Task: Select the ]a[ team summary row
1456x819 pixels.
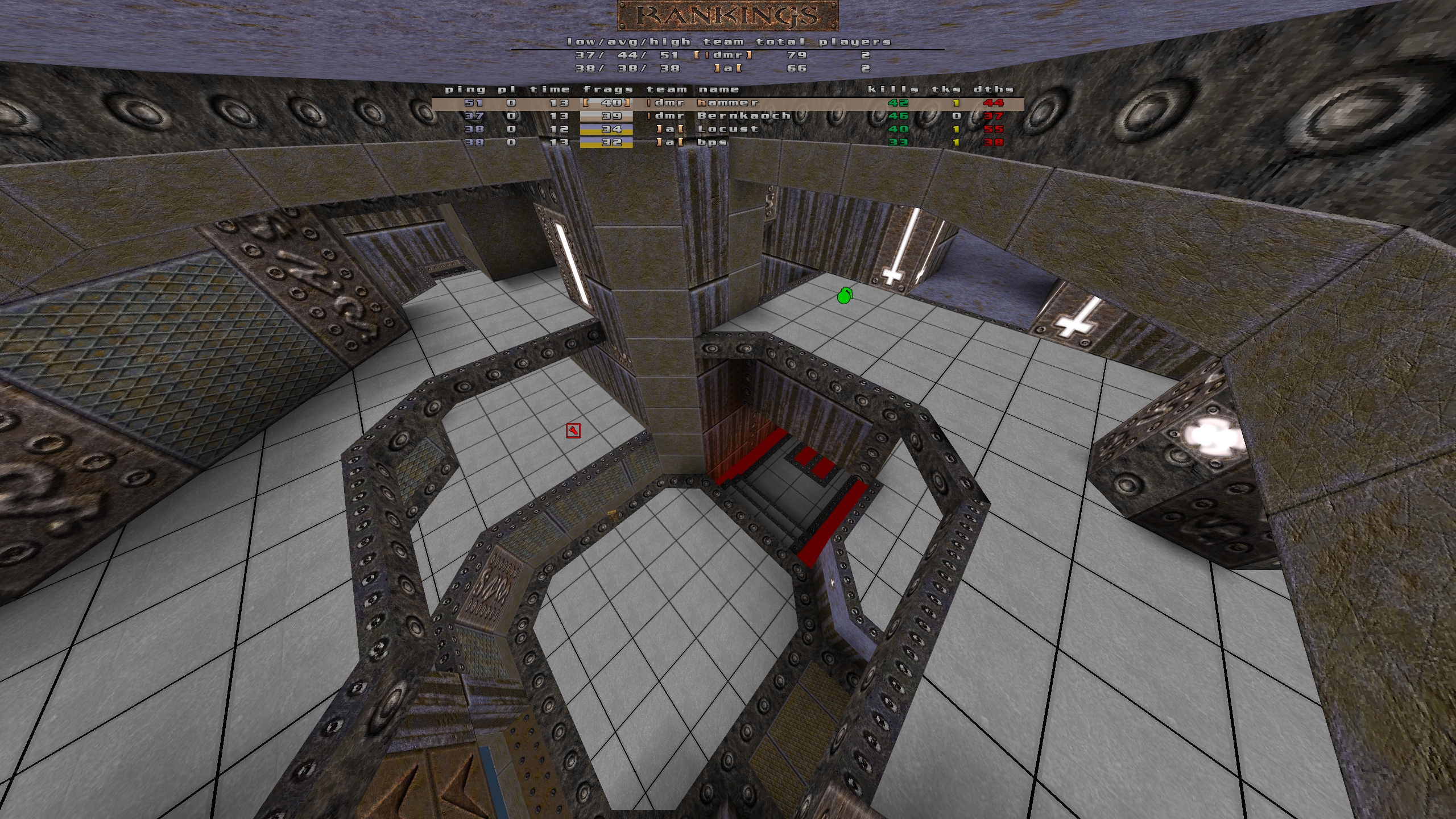Action: coord(727,68)
